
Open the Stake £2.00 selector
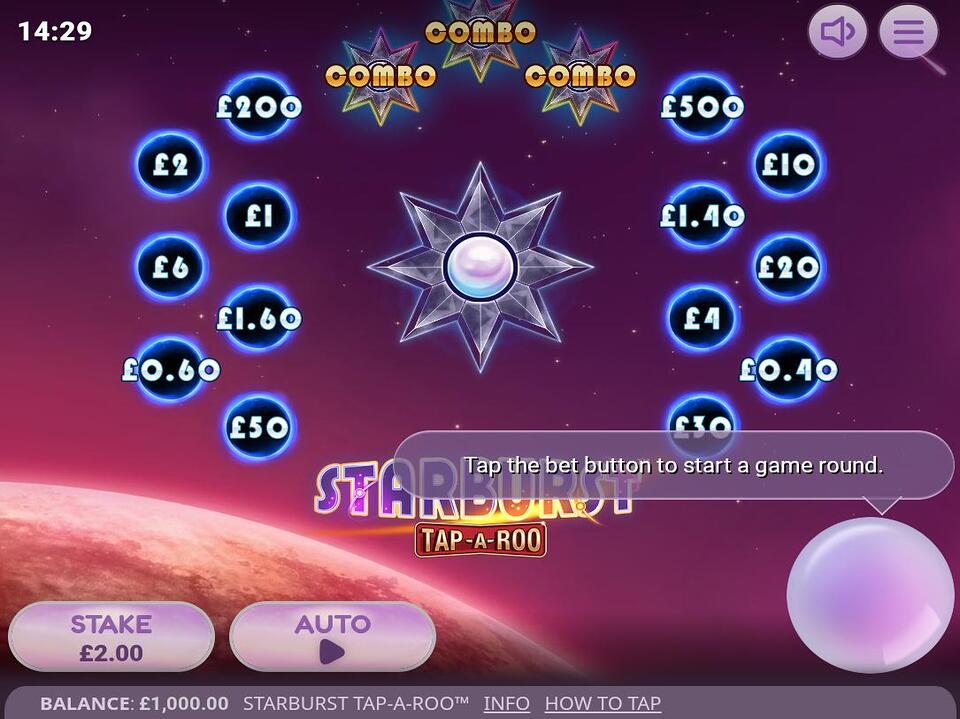111,637
